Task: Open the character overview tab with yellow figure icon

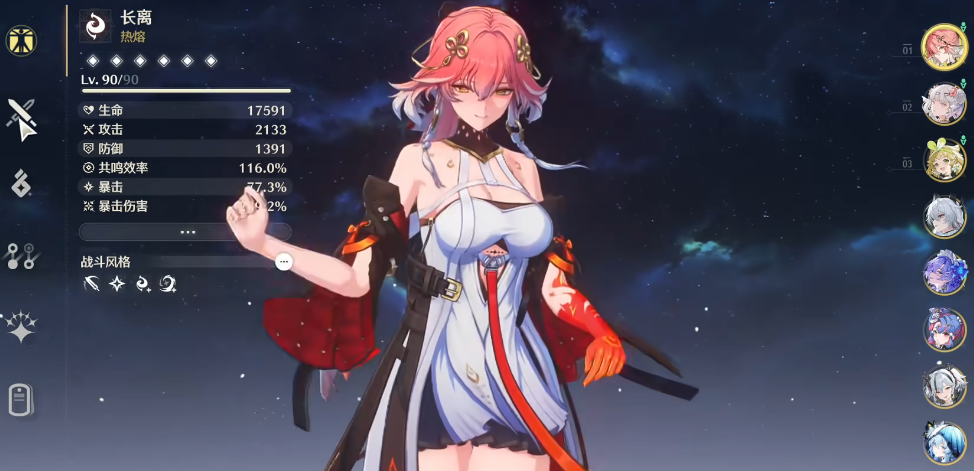Action: pos(20,41)
